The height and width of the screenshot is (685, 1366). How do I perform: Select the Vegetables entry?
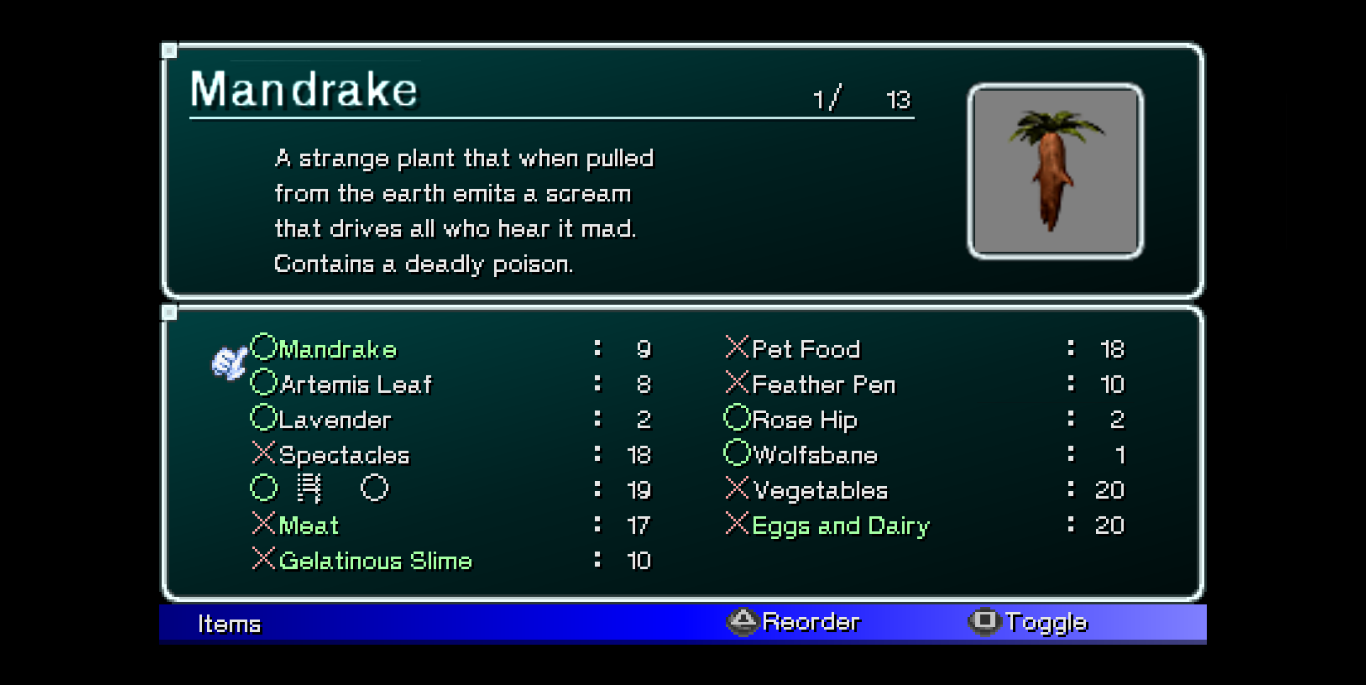pos(820,490)
